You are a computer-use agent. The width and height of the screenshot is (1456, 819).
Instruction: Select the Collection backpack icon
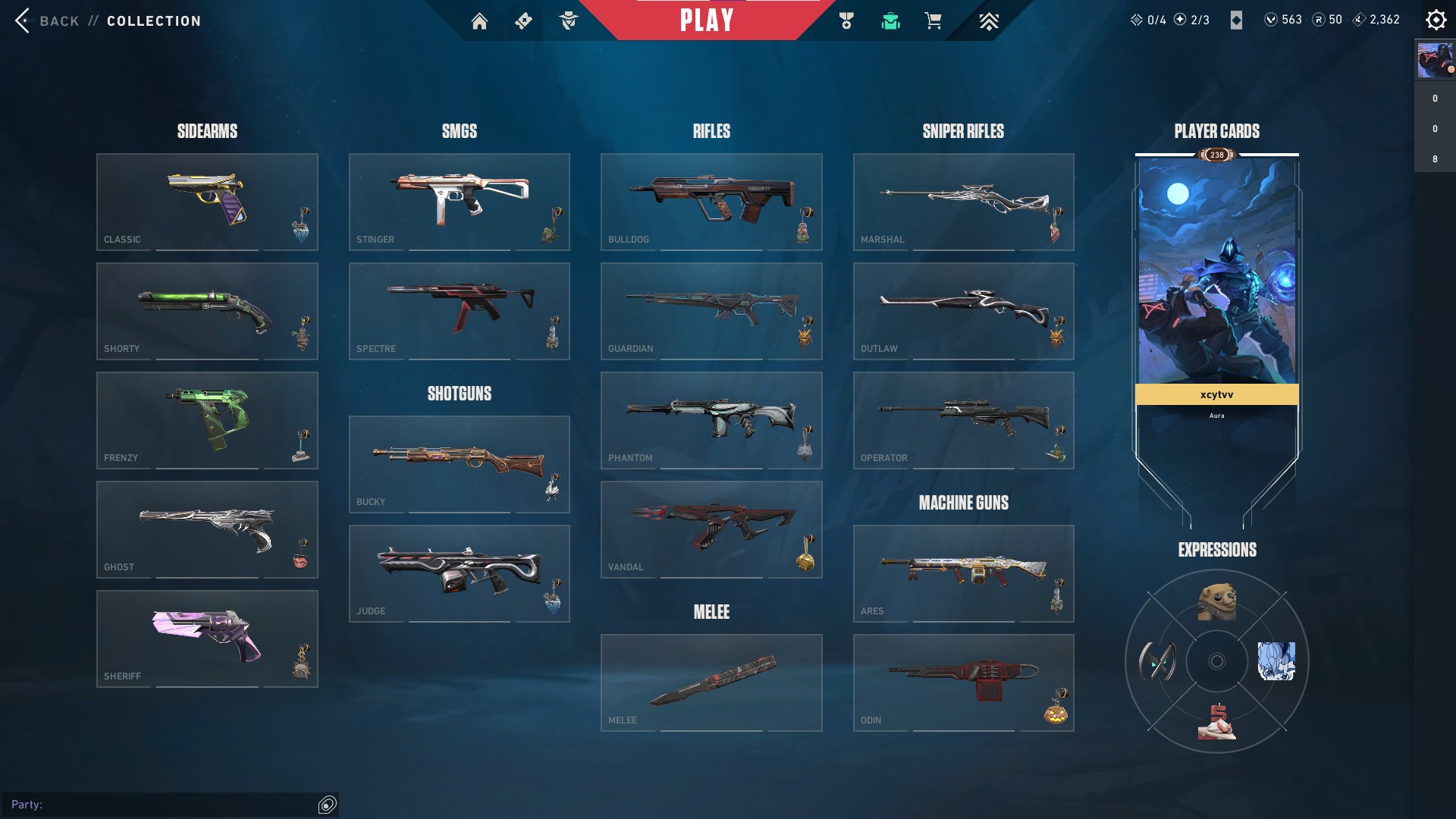coord(891,21)
